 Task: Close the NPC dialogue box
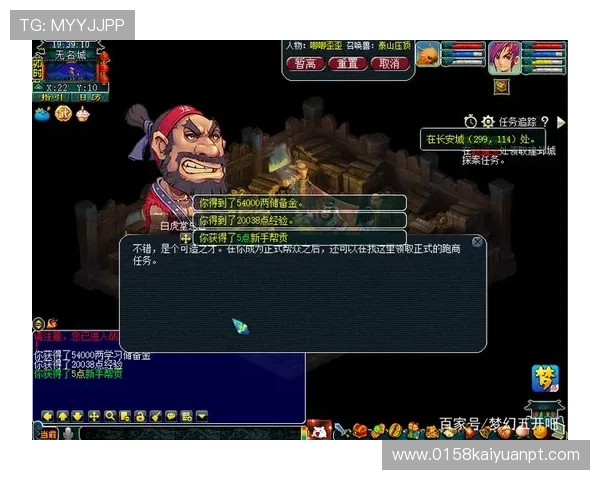point(477,242)
